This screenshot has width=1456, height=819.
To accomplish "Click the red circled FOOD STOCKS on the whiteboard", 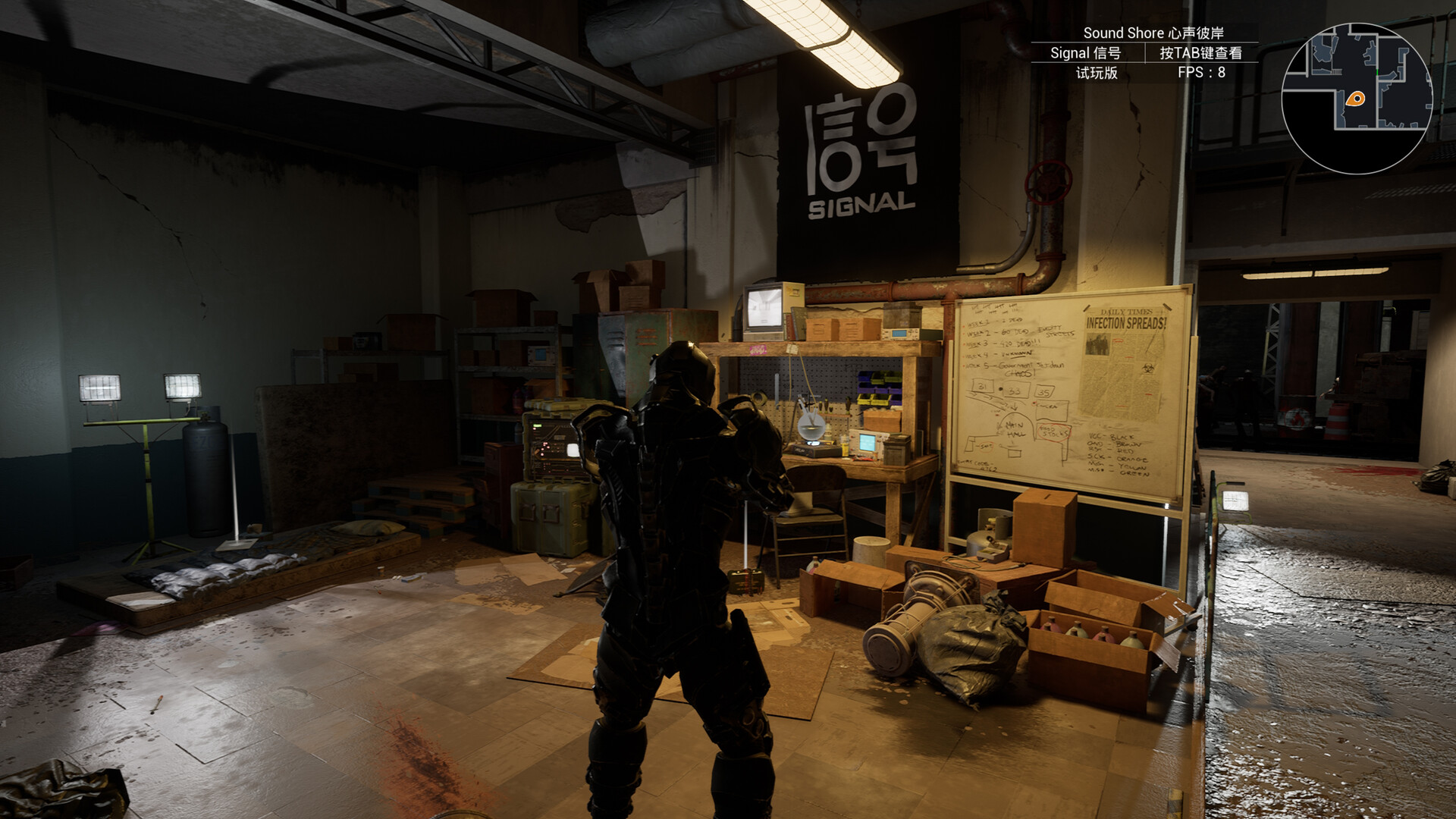I will coord(1055,431).
